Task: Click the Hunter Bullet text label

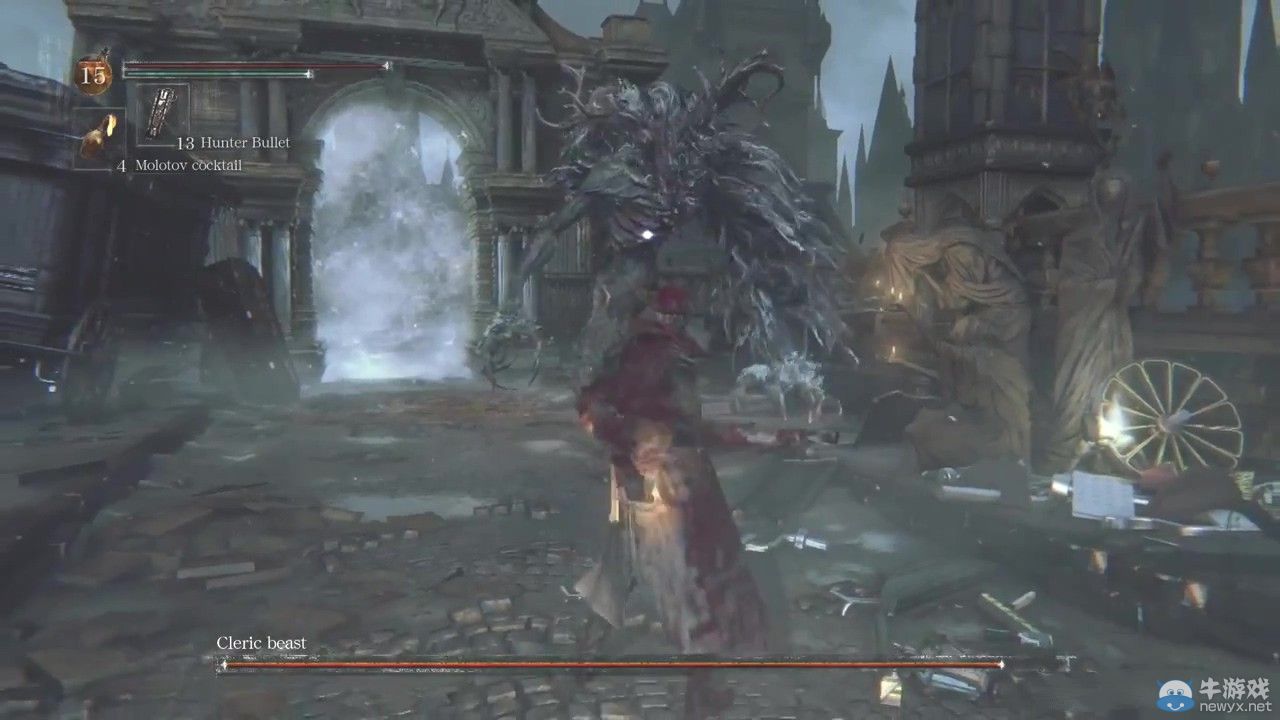Action: click(245, 143)
